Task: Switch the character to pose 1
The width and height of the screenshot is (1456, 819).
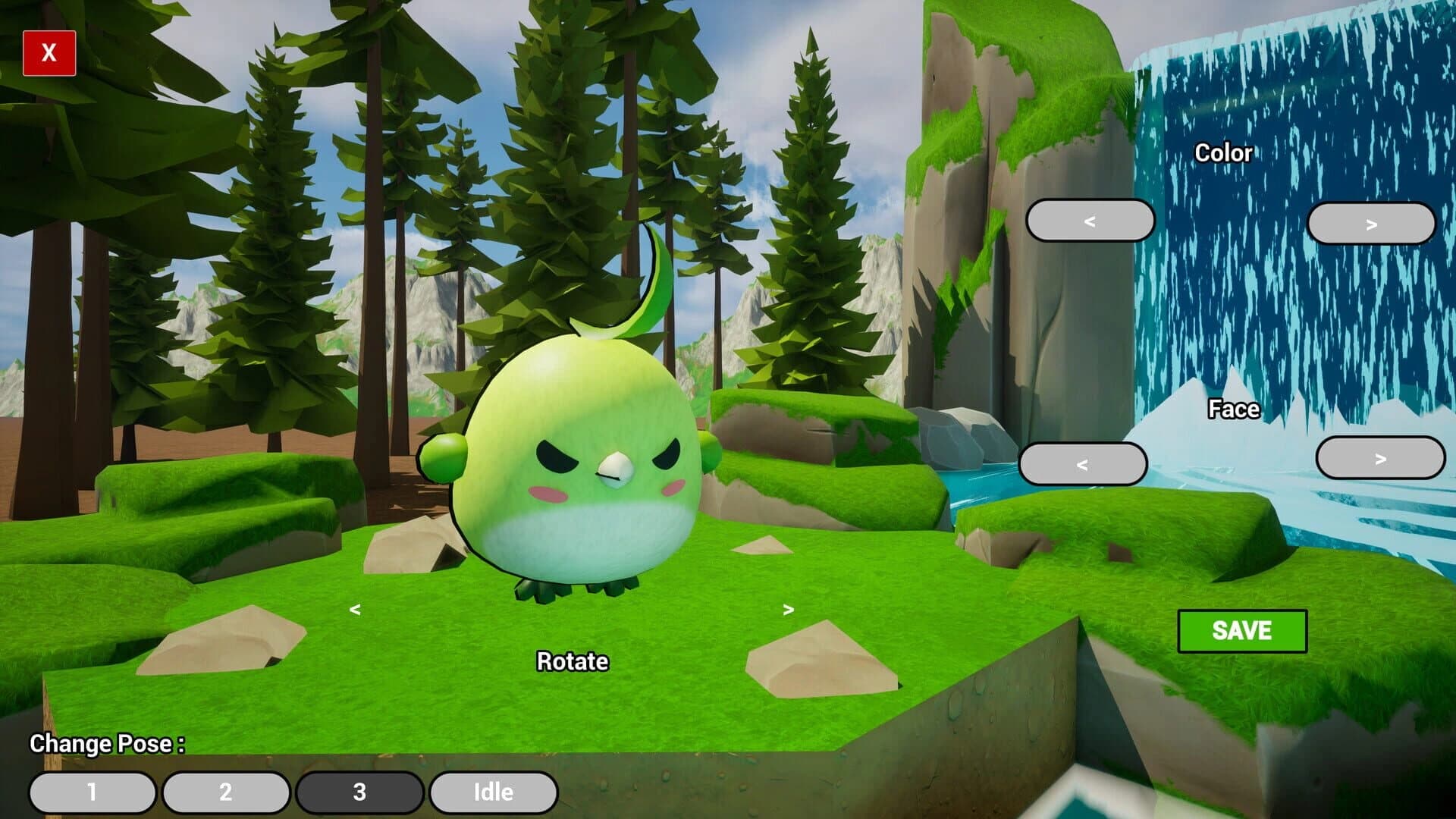Action: (x=93, y=792)
